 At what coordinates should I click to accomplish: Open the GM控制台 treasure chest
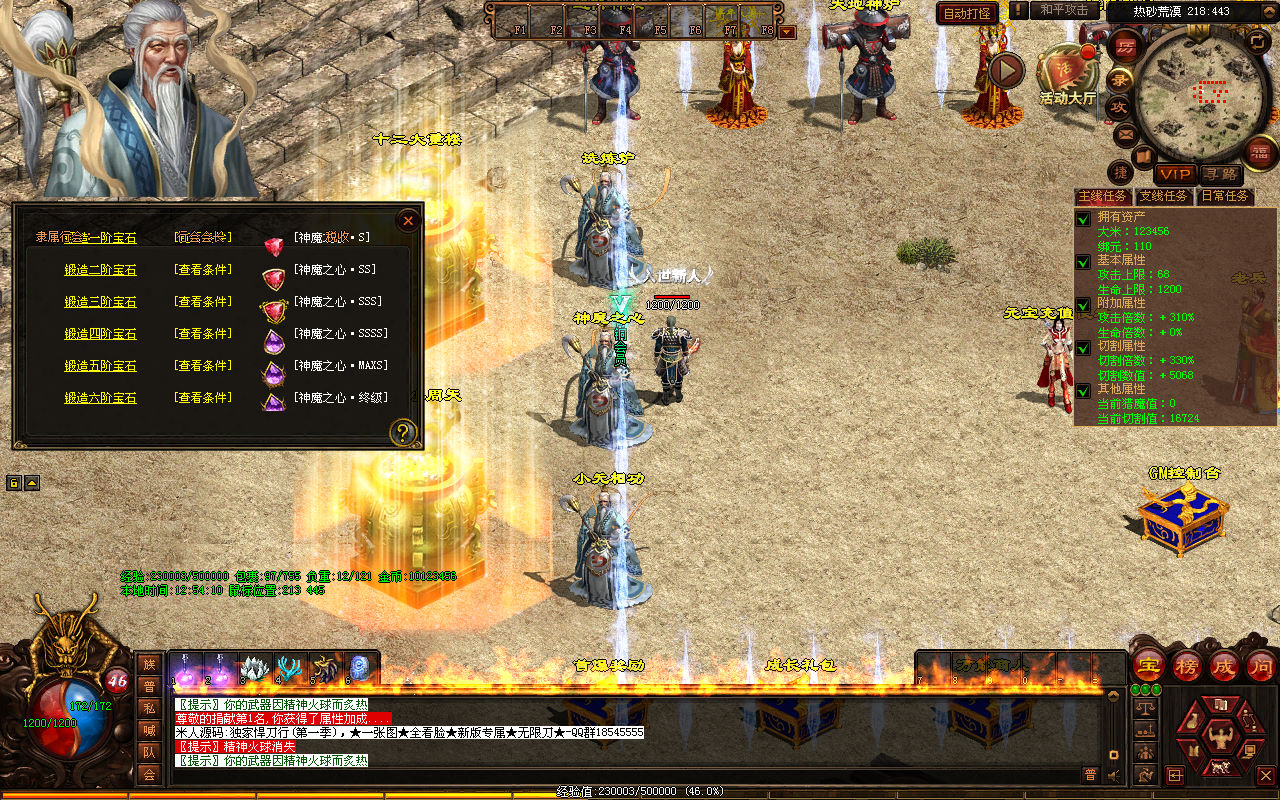[1184, 520]
